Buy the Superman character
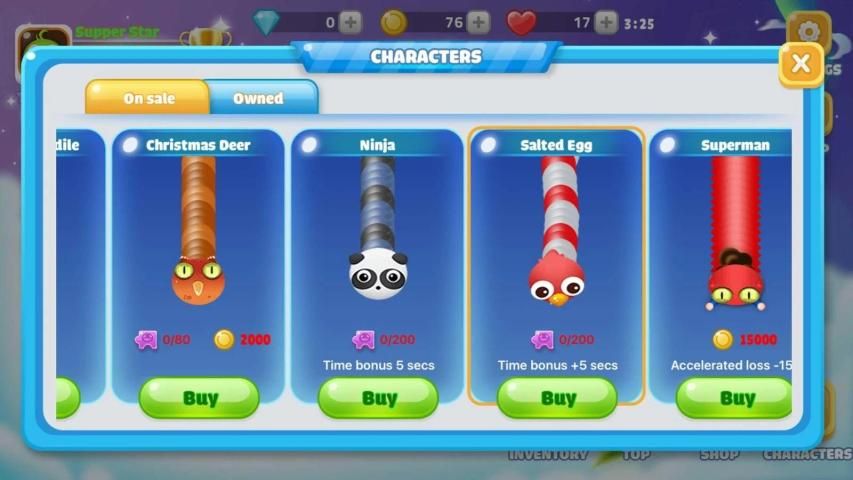The image size is (853, 480). (x=735, y=398)
